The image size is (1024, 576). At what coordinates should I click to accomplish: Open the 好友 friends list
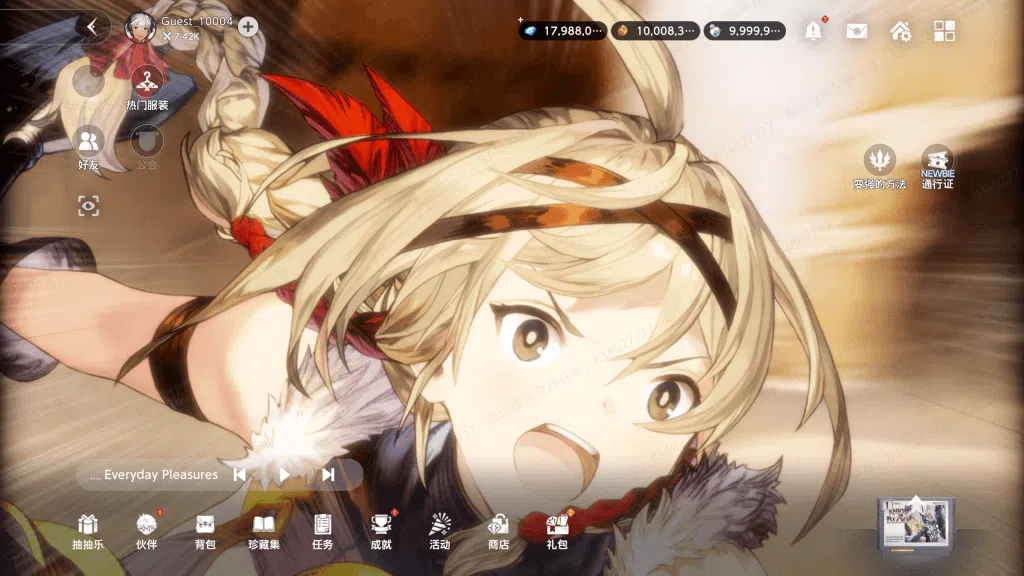pyautogui.click(x=89, y=144)
